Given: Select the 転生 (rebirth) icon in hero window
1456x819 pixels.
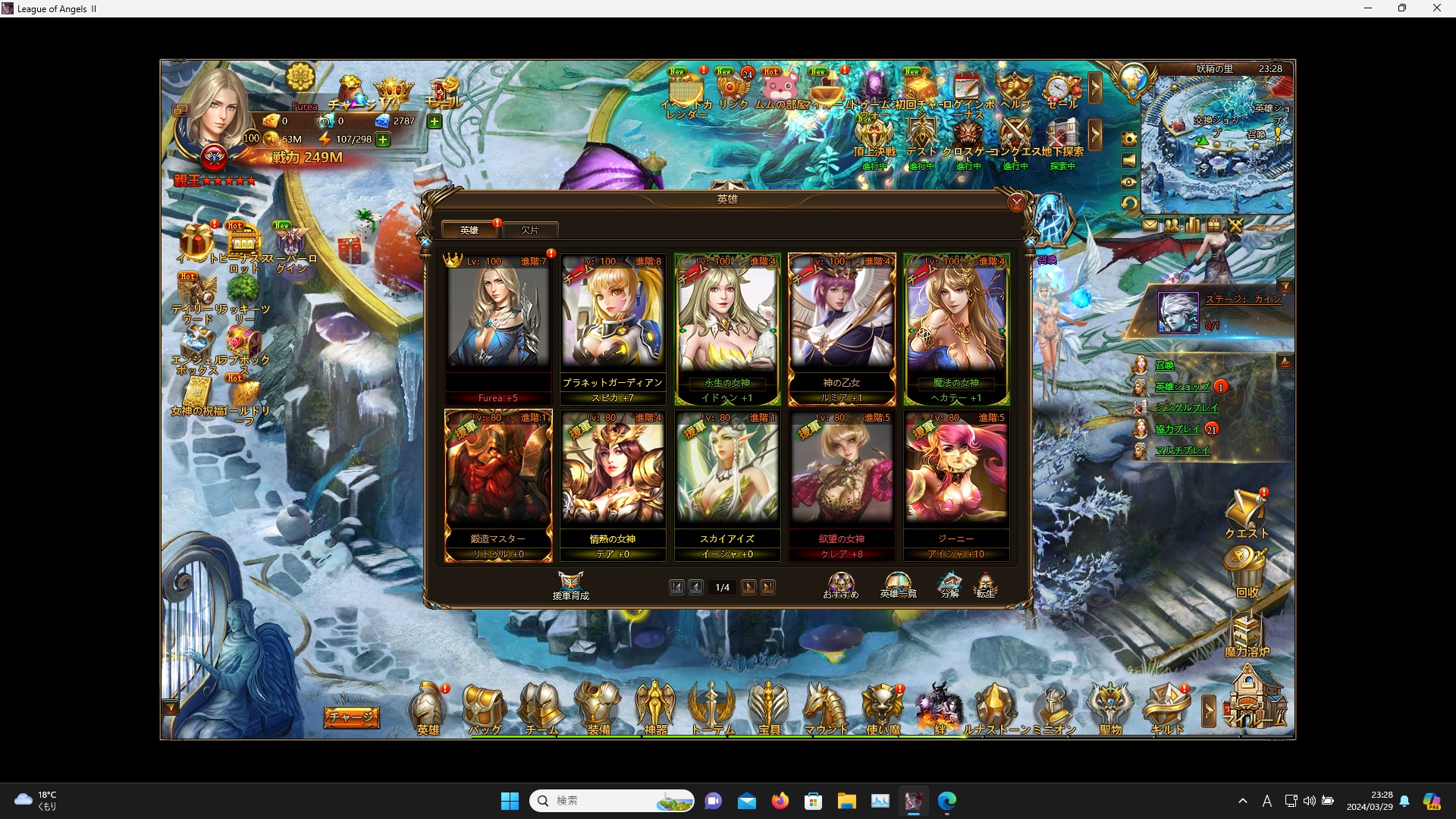Looking at the screenshot, I should click(987, 585).
